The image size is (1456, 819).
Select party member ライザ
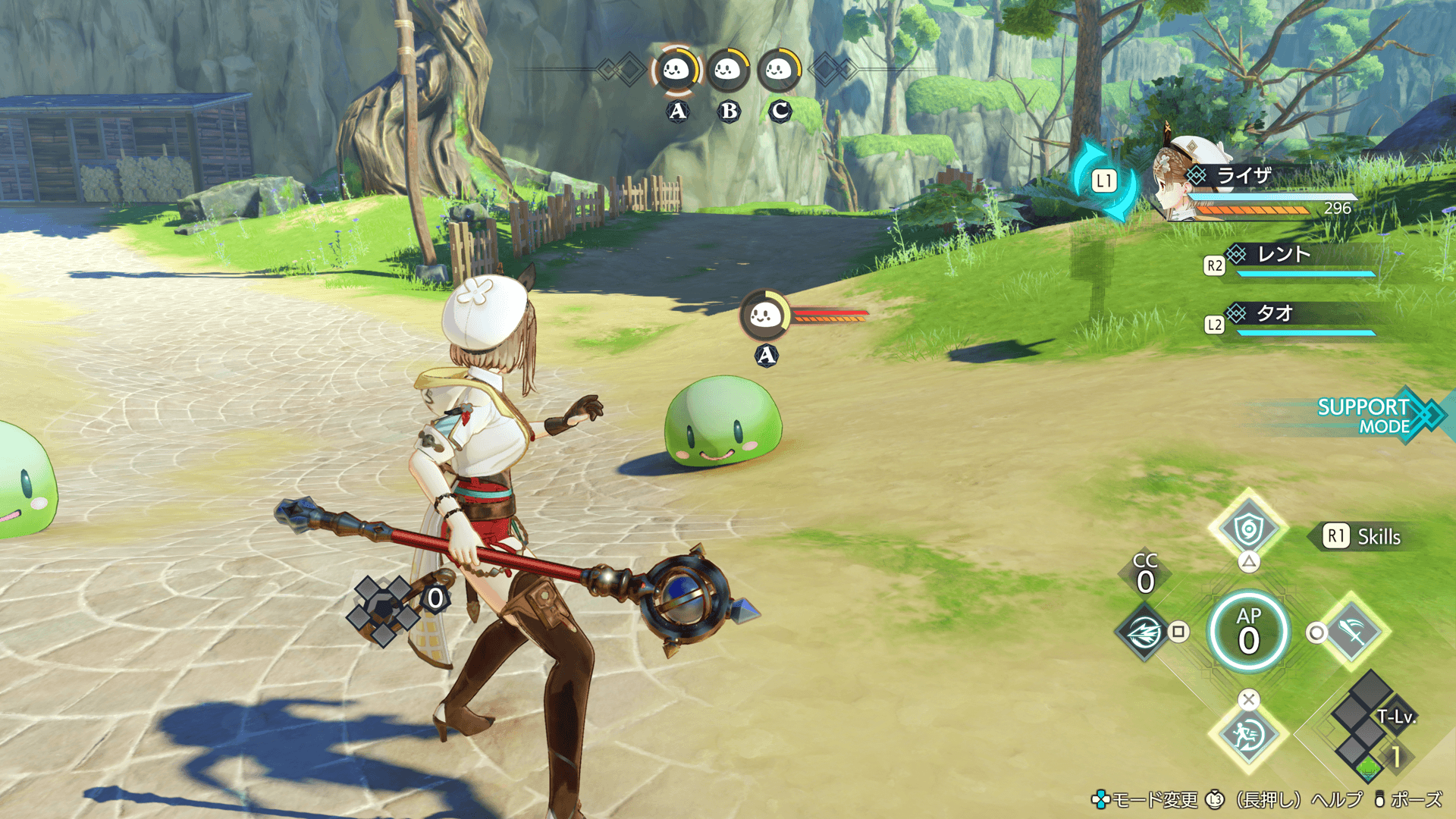(1244, 176)
